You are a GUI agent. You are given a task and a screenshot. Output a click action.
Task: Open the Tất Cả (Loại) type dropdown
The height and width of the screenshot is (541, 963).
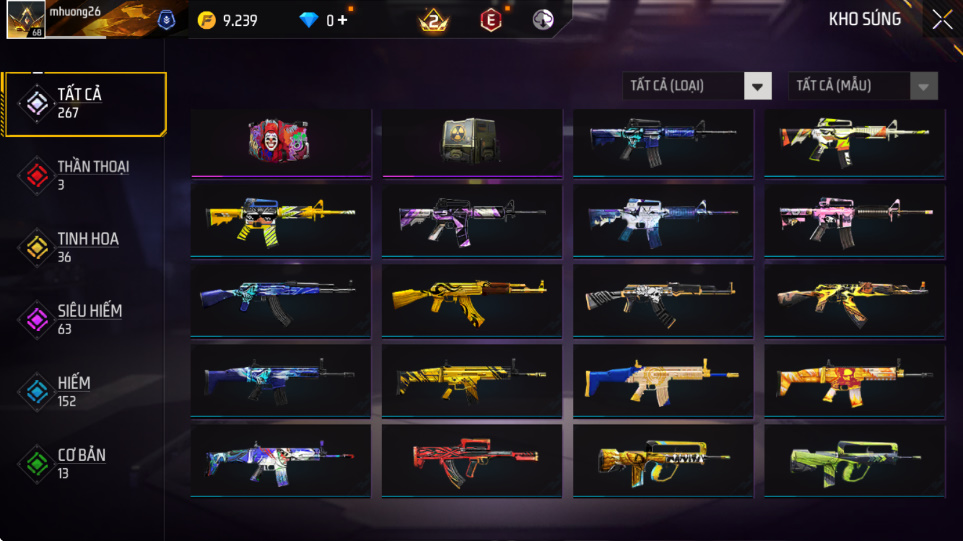[697, 86]
